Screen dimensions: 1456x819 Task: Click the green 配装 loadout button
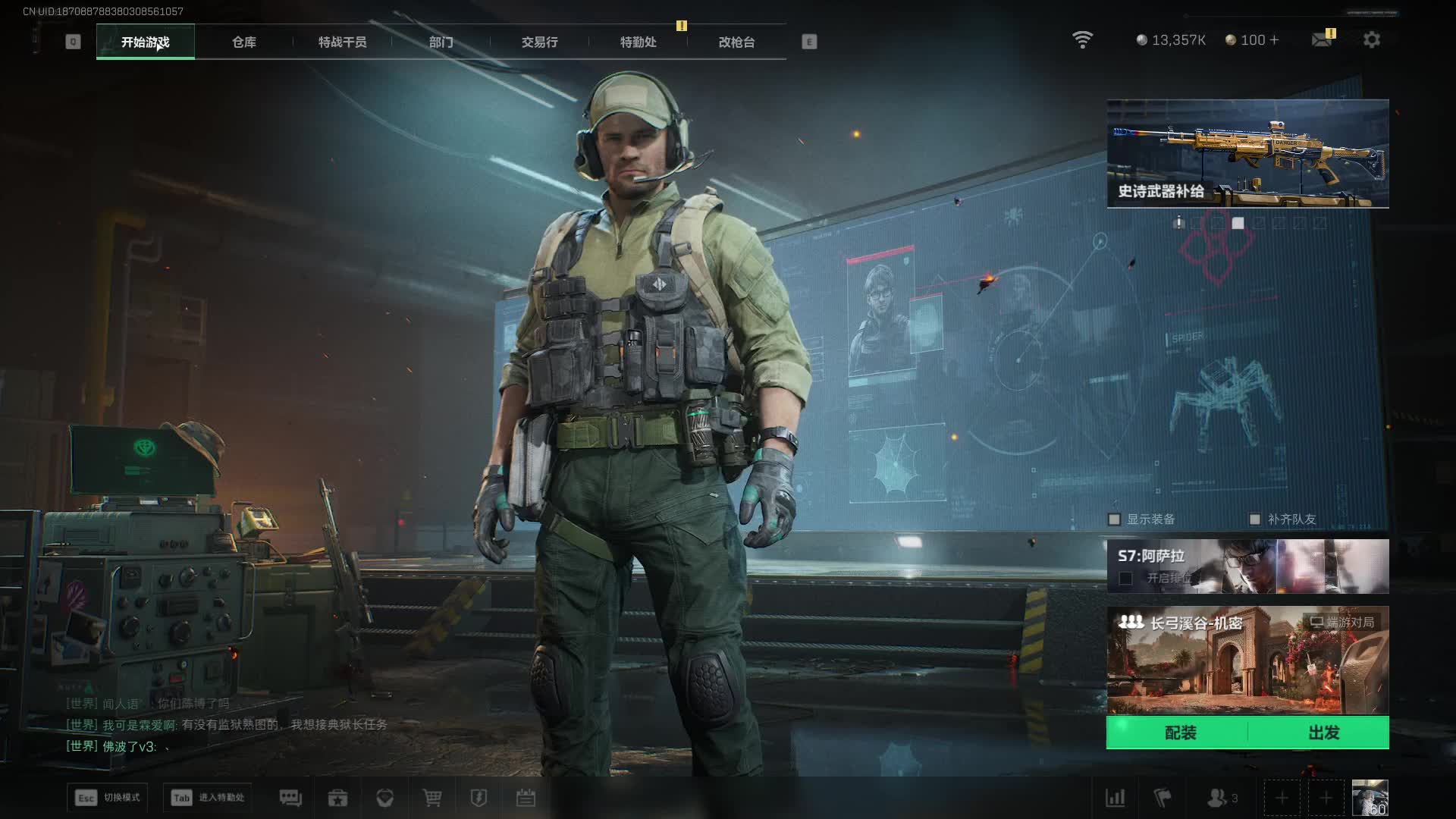(x=1179, y=733)
